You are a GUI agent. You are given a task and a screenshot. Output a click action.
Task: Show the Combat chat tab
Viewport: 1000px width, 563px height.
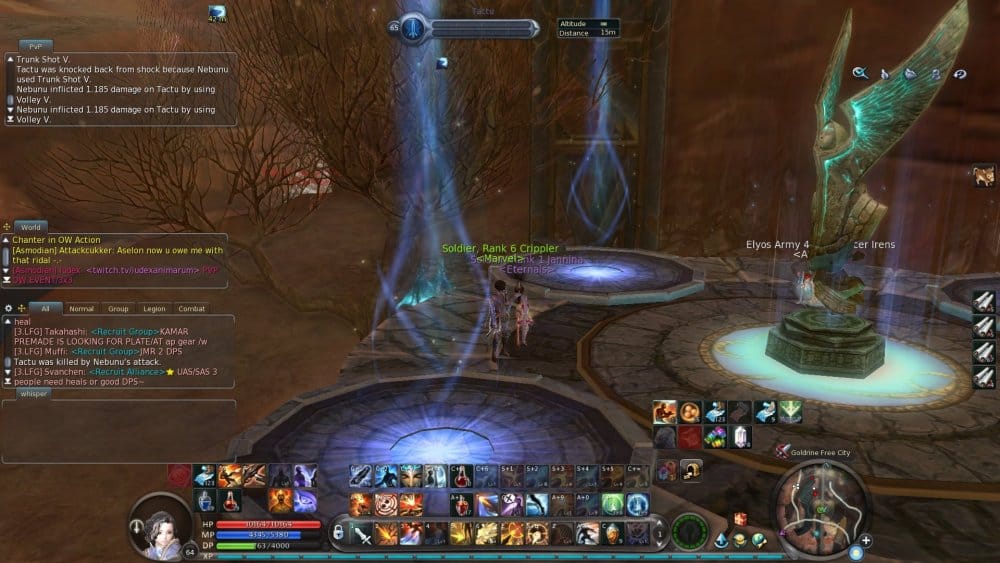[191, 309]
